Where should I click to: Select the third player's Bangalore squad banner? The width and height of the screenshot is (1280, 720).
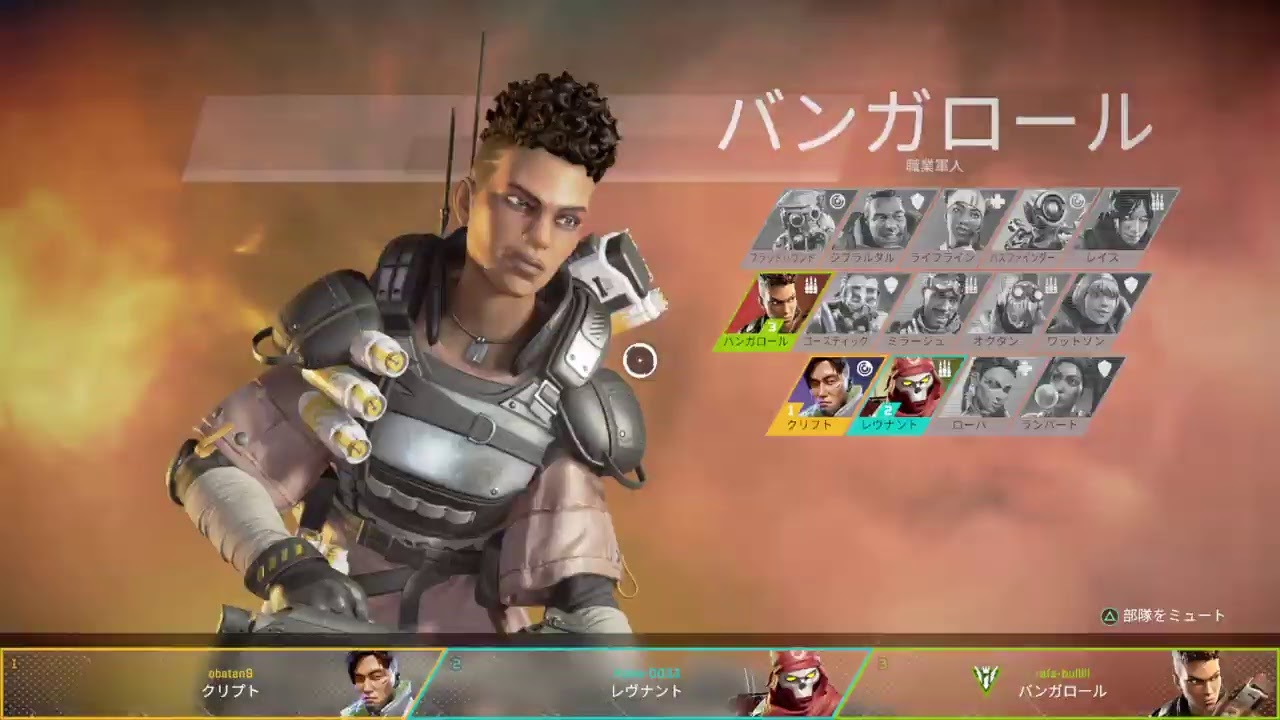[x=1070, y=683]
